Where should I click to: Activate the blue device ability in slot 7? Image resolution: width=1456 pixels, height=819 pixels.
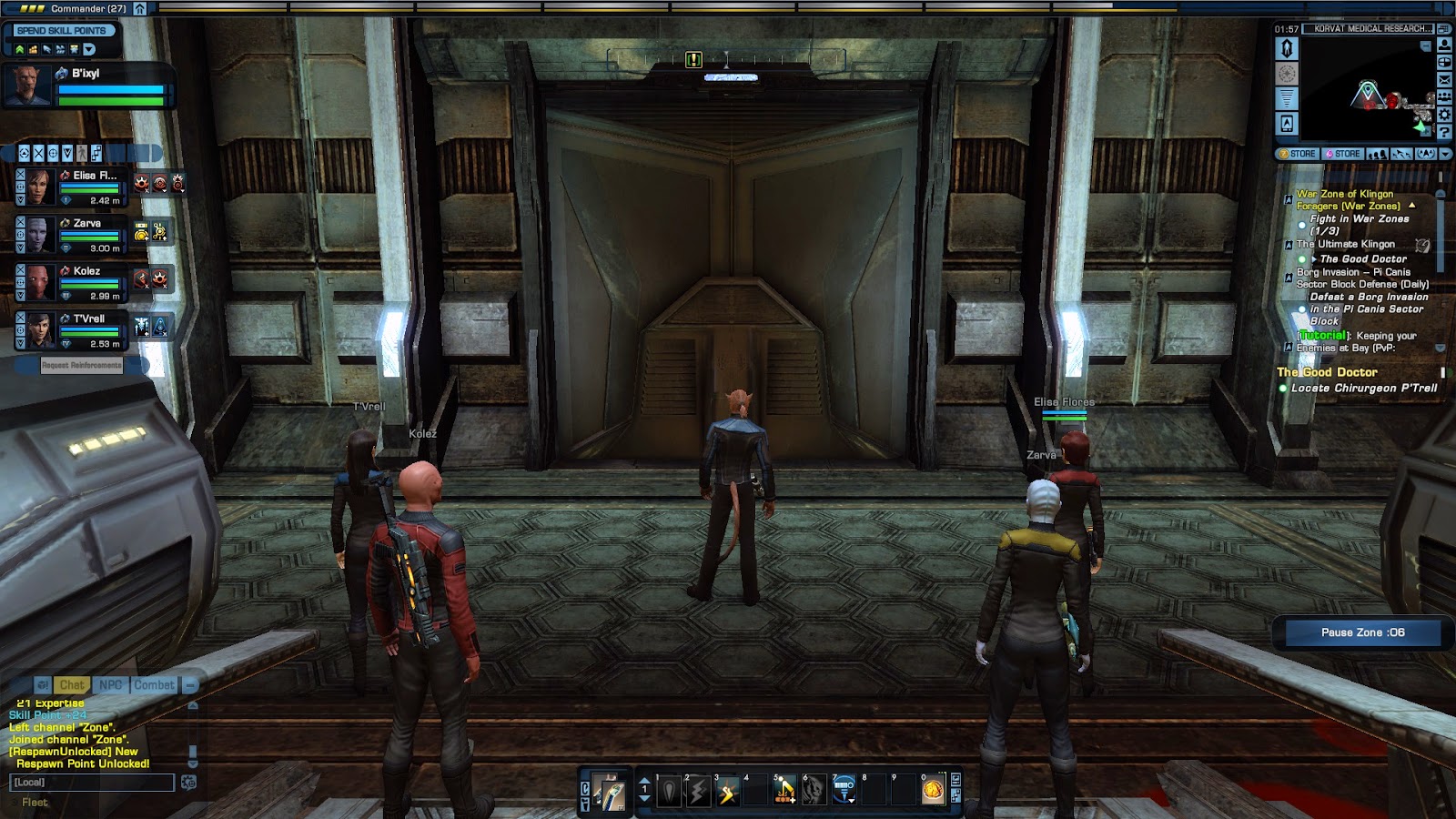(844, 790)
